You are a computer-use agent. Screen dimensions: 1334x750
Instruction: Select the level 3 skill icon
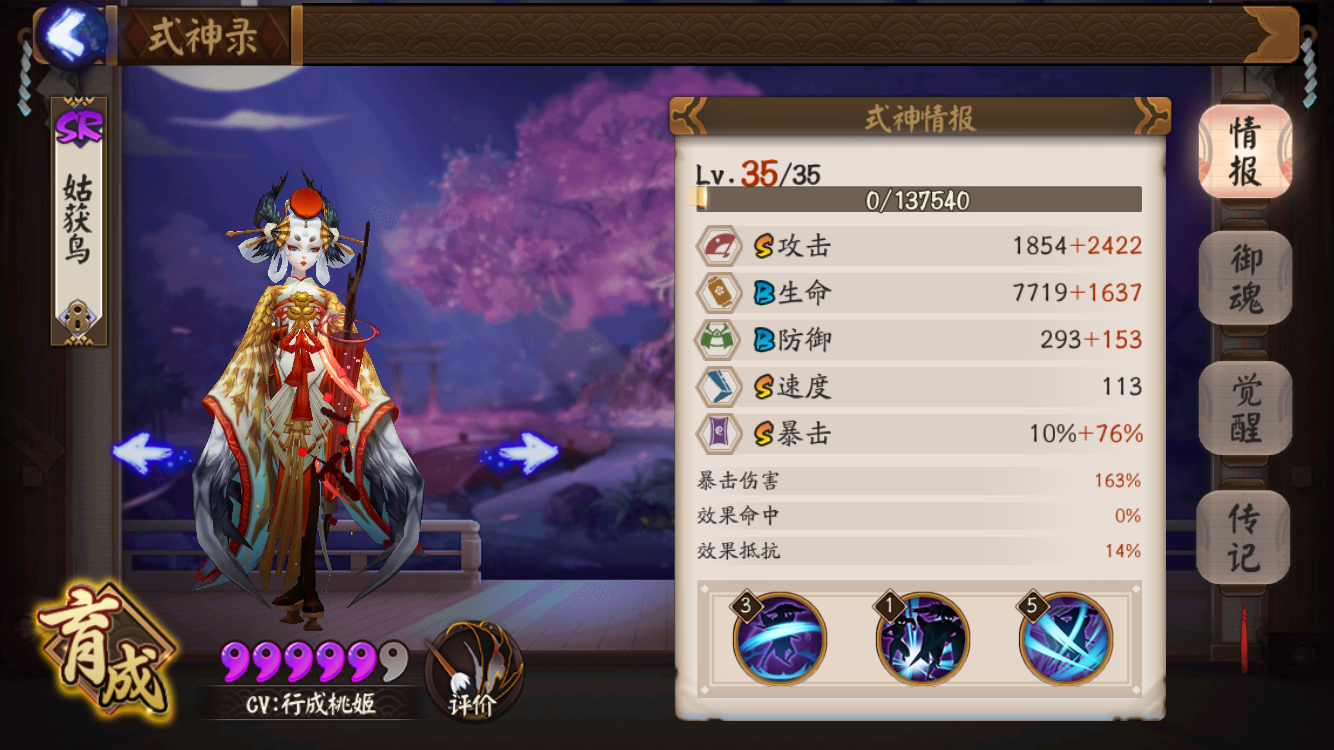780,639
